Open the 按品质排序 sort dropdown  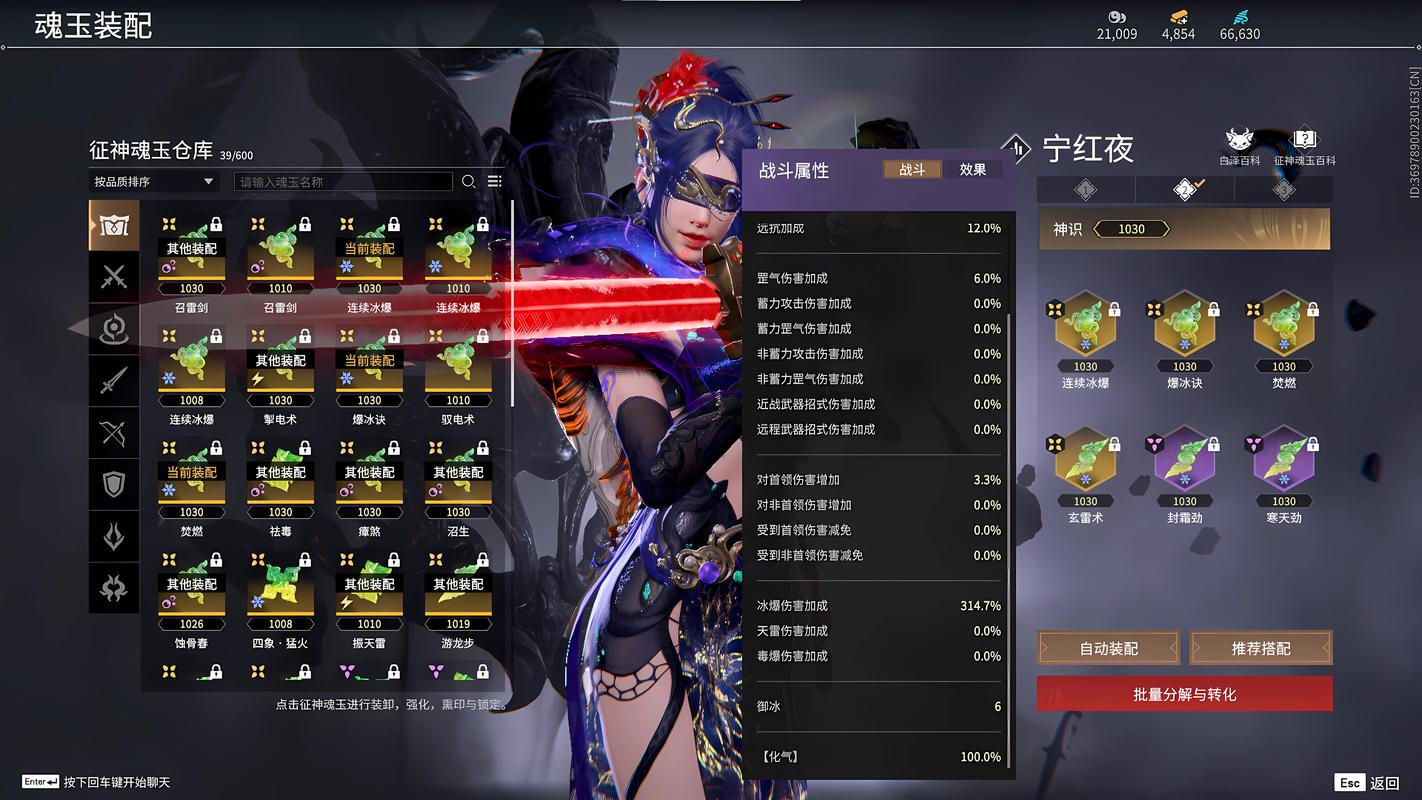point(153,182)
